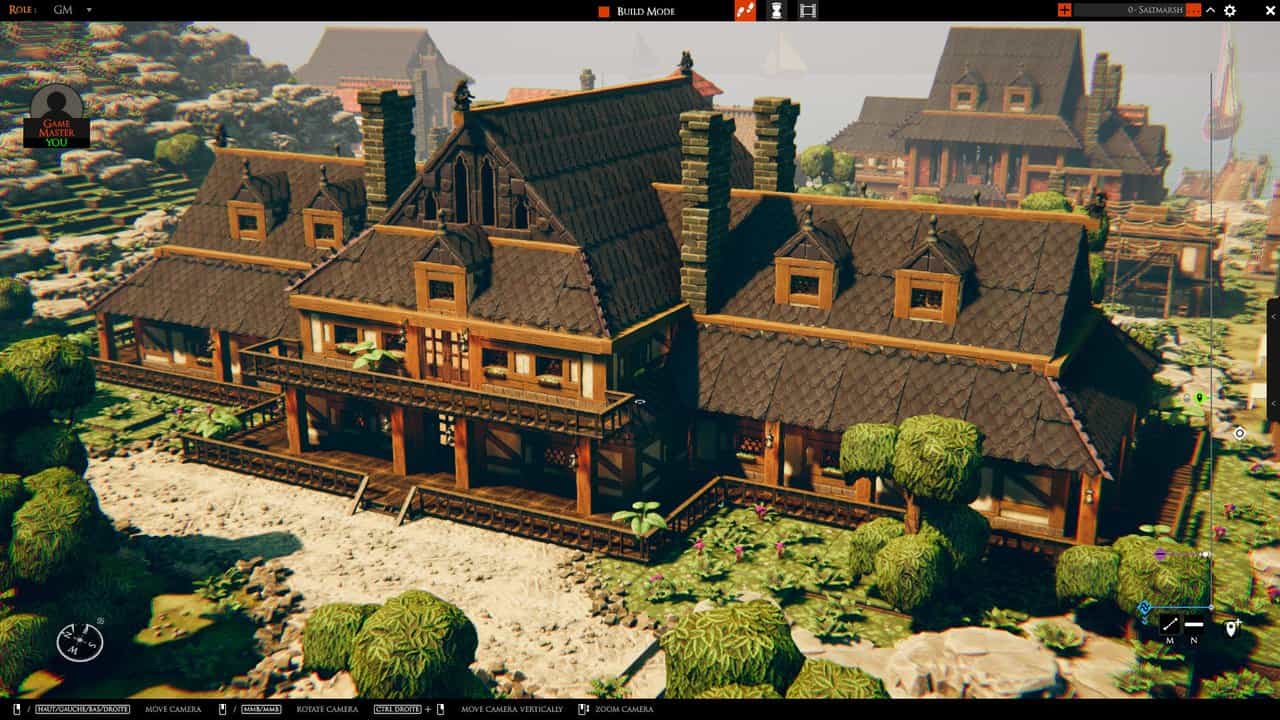Switch to the Build Mode header
Screen dimensions: 1280x720
(650, 11)
